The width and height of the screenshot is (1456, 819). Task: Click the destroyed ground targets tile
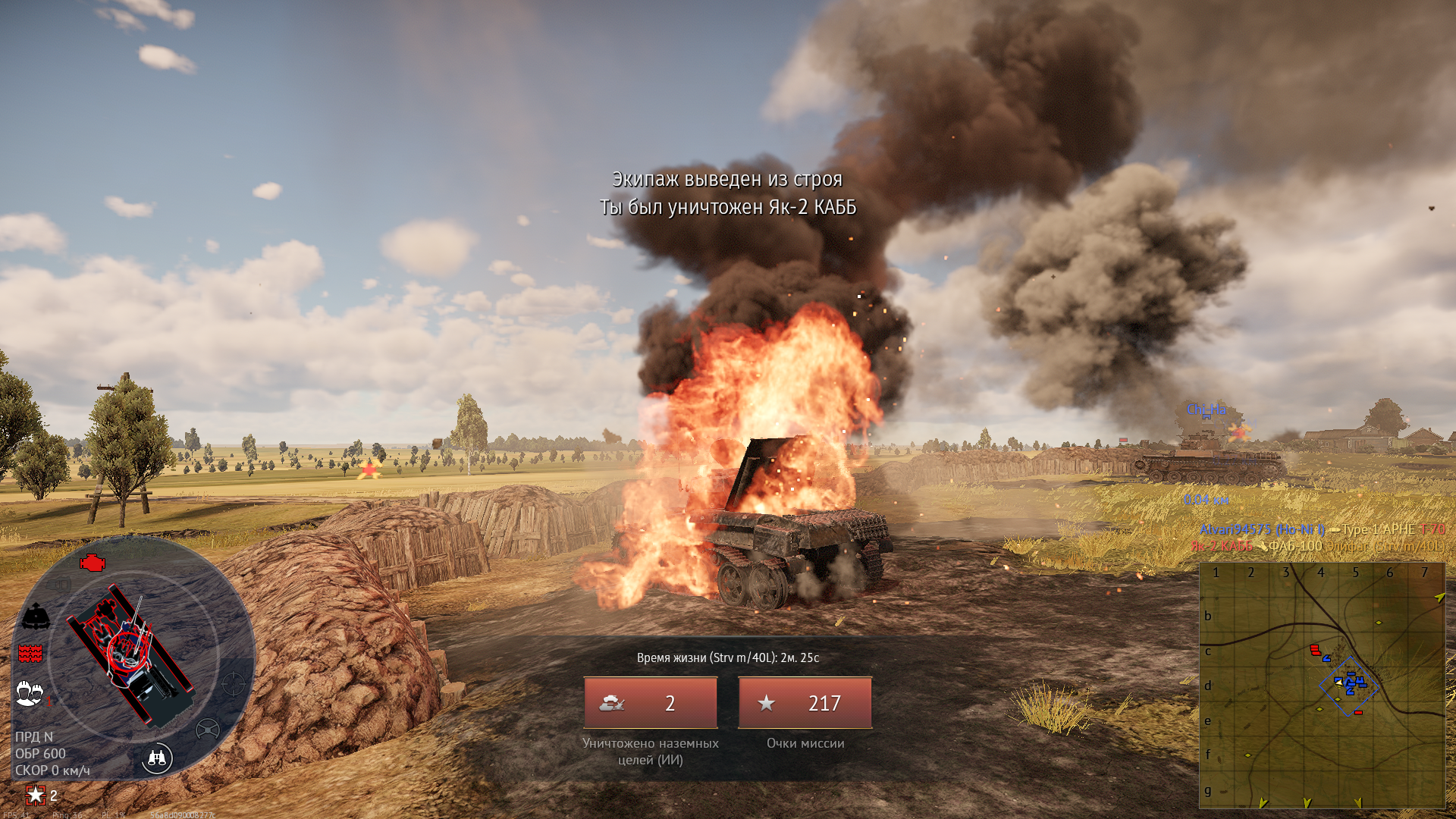650,703
